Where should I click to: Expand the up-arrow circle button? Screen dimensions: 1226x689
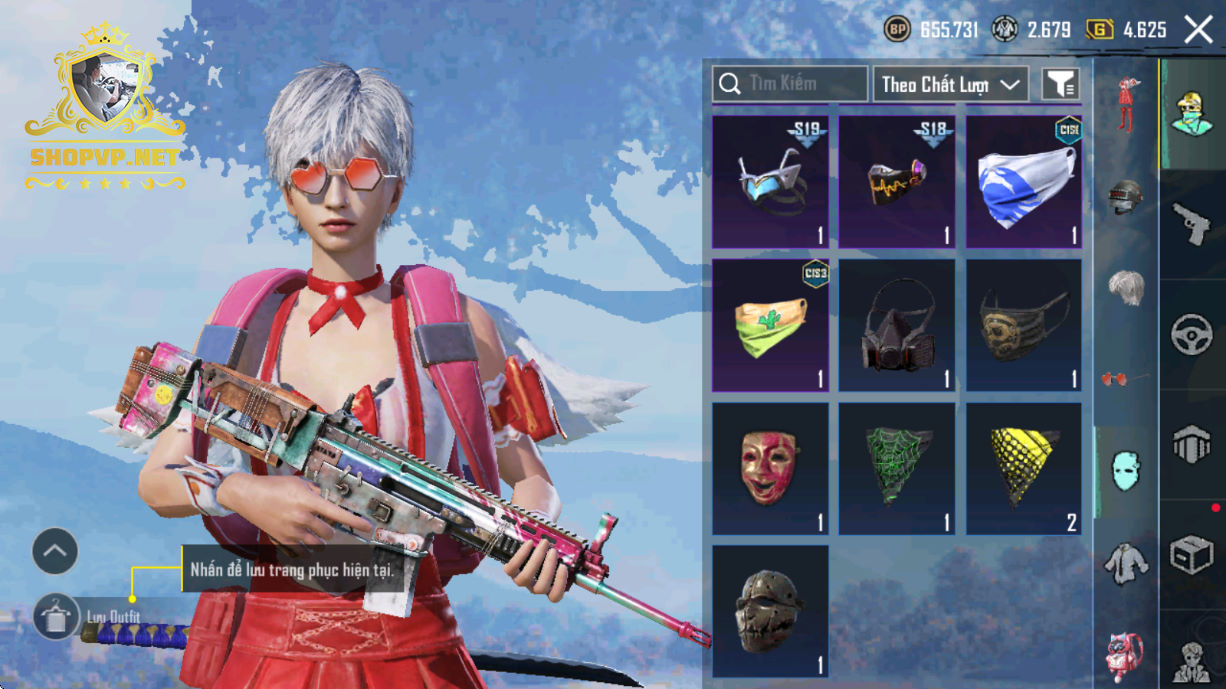[55, 550]
